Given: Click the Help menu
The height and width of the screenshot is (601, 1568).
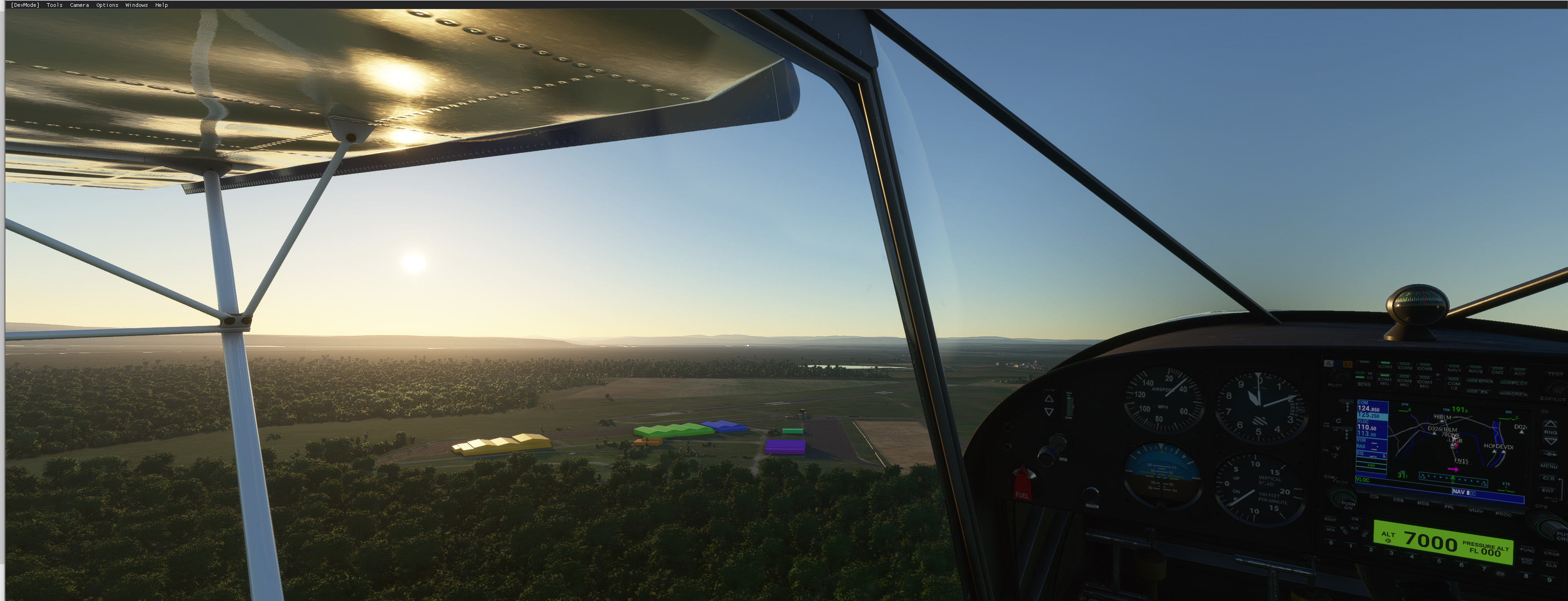Looking at the screenshot, I should (x=161, y=5).
